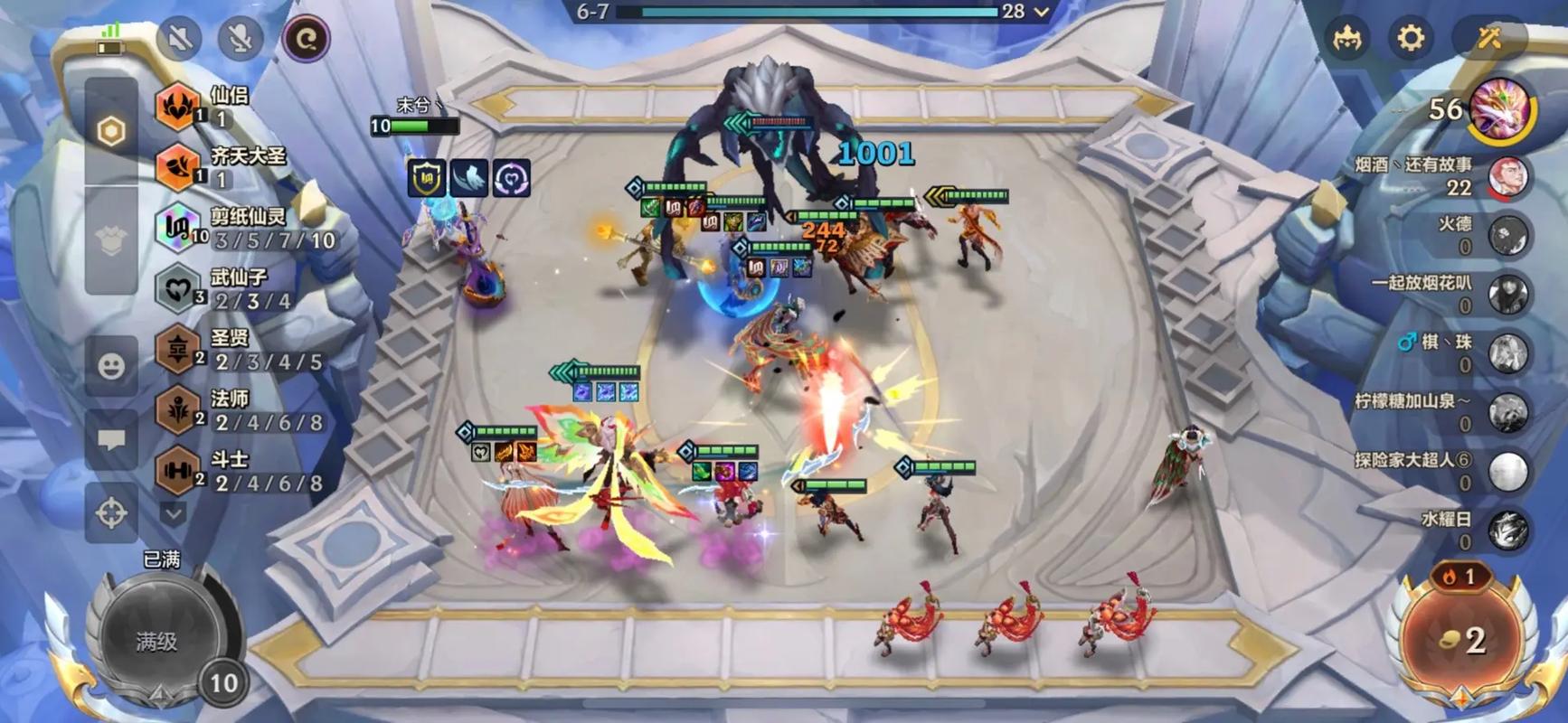Open the settings gear
1568x723 pixels.
pyautogui.click(x=1410, y=38)
